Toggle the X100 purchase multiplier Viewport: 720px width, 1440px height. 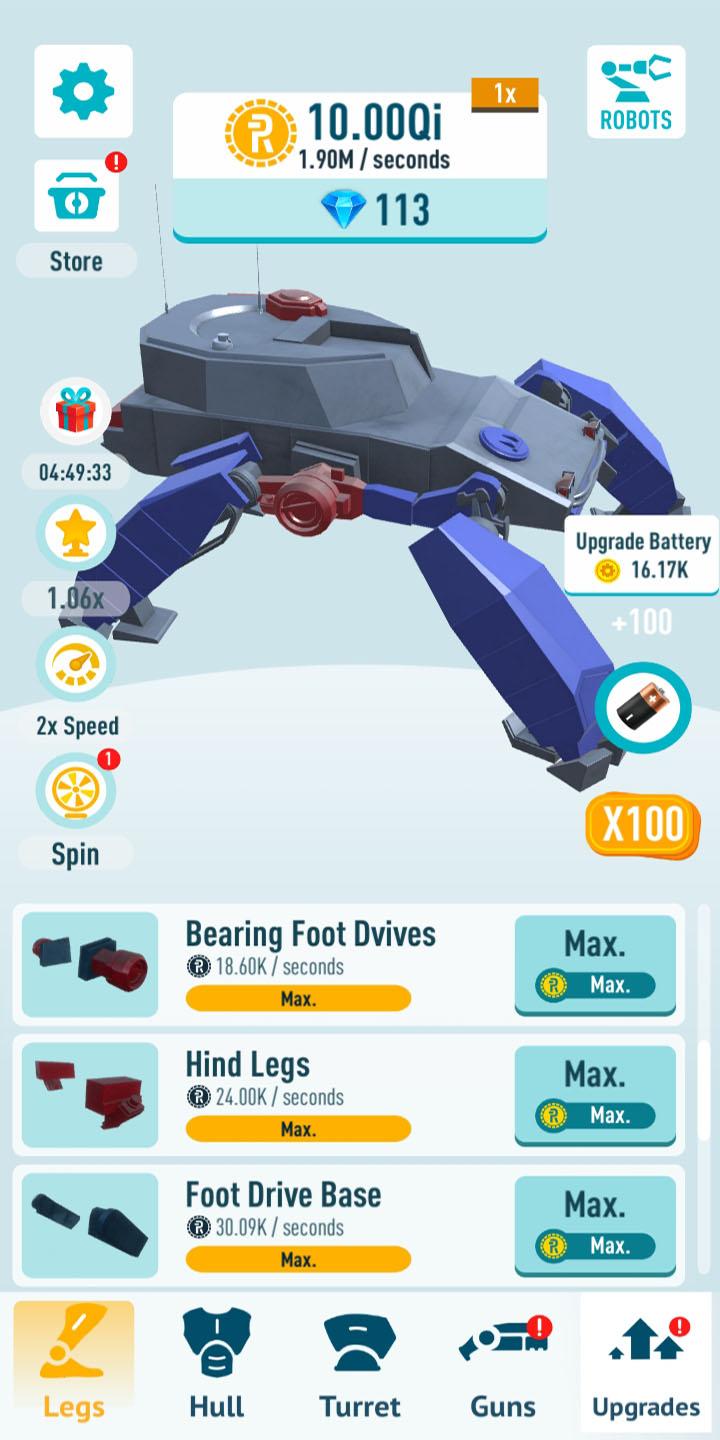643,824
